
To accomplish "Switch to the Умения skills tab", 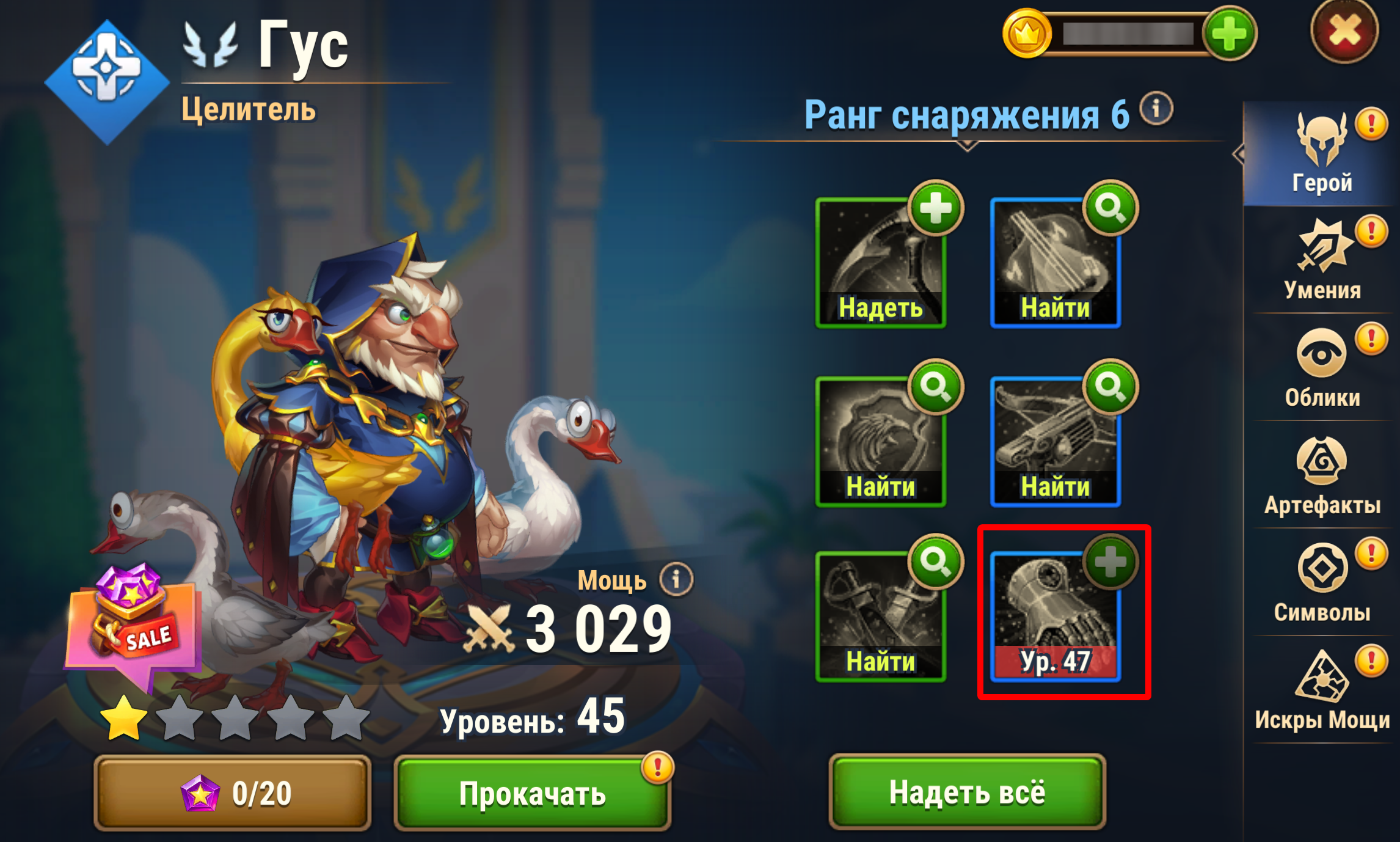I will click(1322, 260).
